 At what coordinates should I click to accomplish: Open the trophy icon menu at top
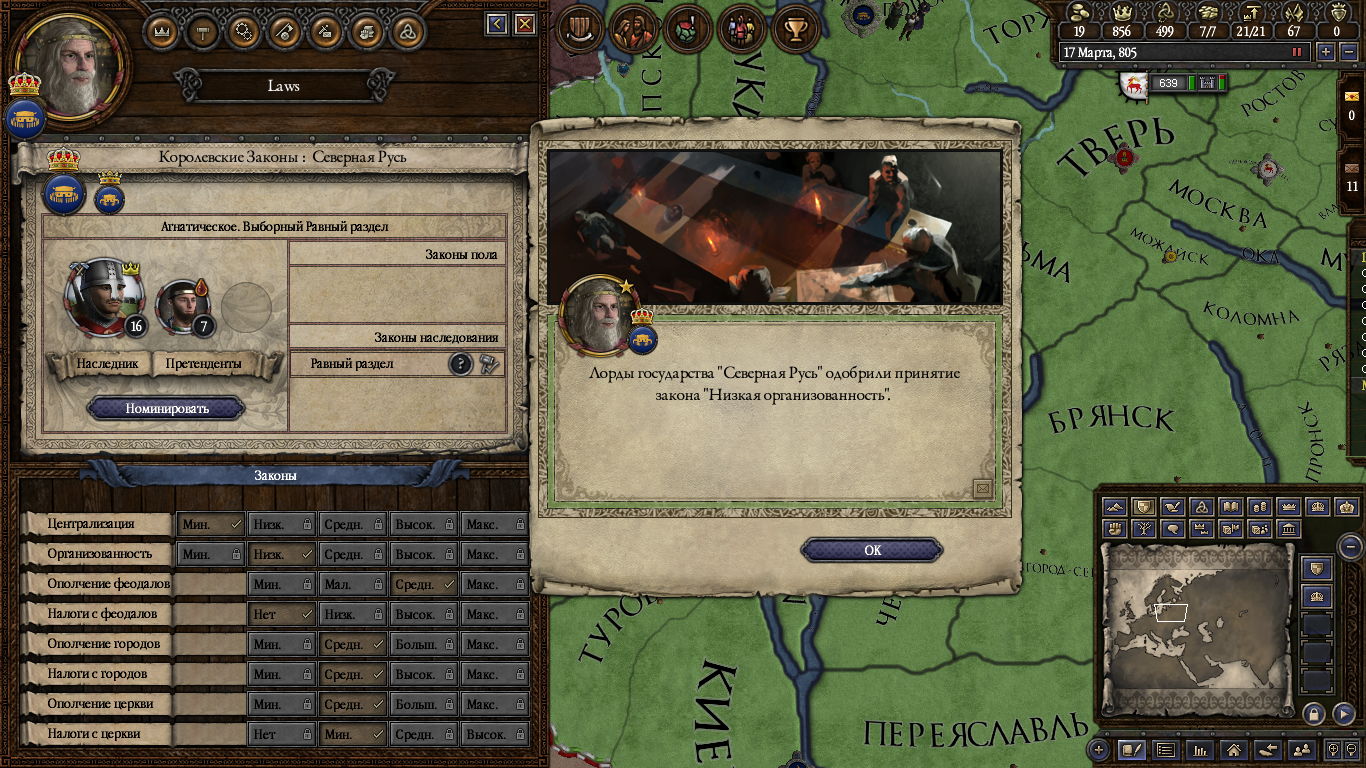(796, 30)
